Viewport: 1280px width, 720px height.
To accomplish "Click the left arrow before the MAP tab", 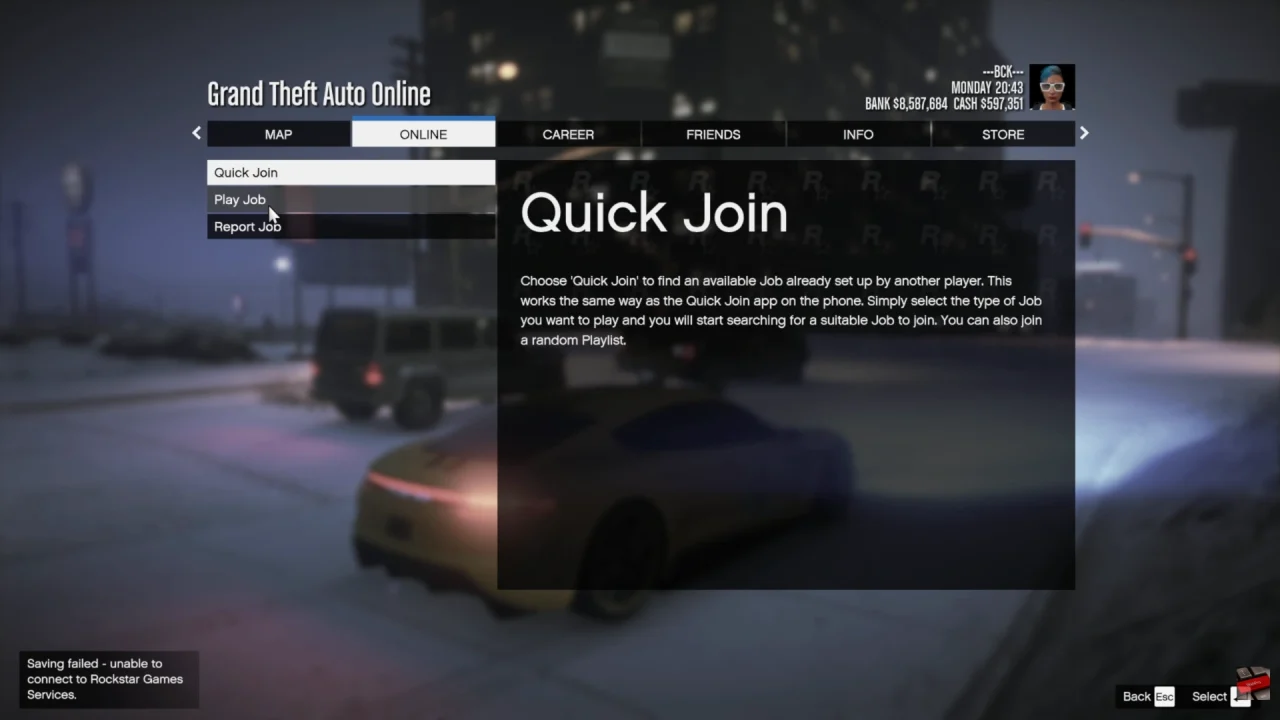I will point(196,133).
